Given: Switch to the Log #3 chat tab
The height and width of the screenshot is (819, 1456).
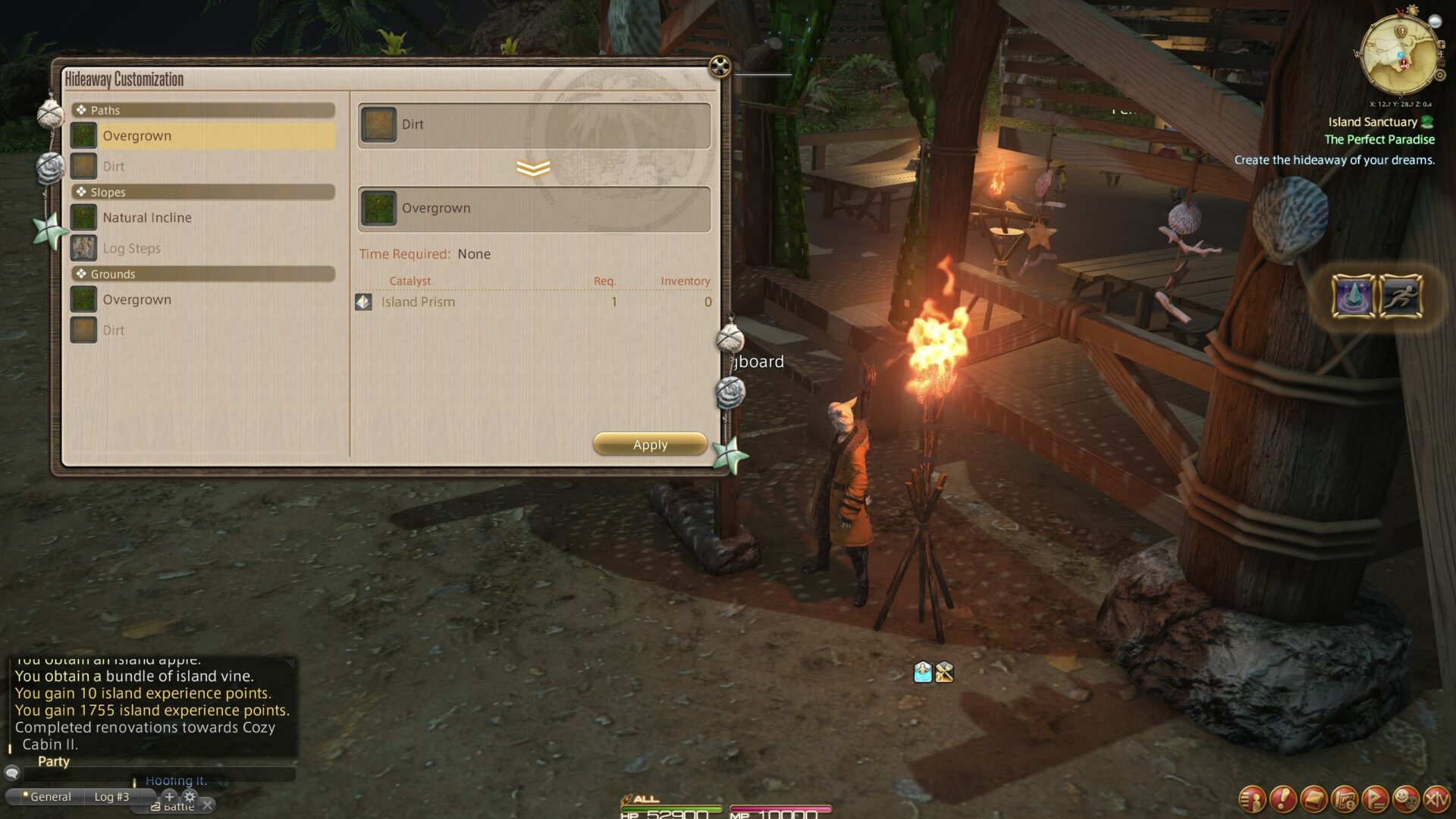Looking at the screenshot, I should [x=111, y=797].
